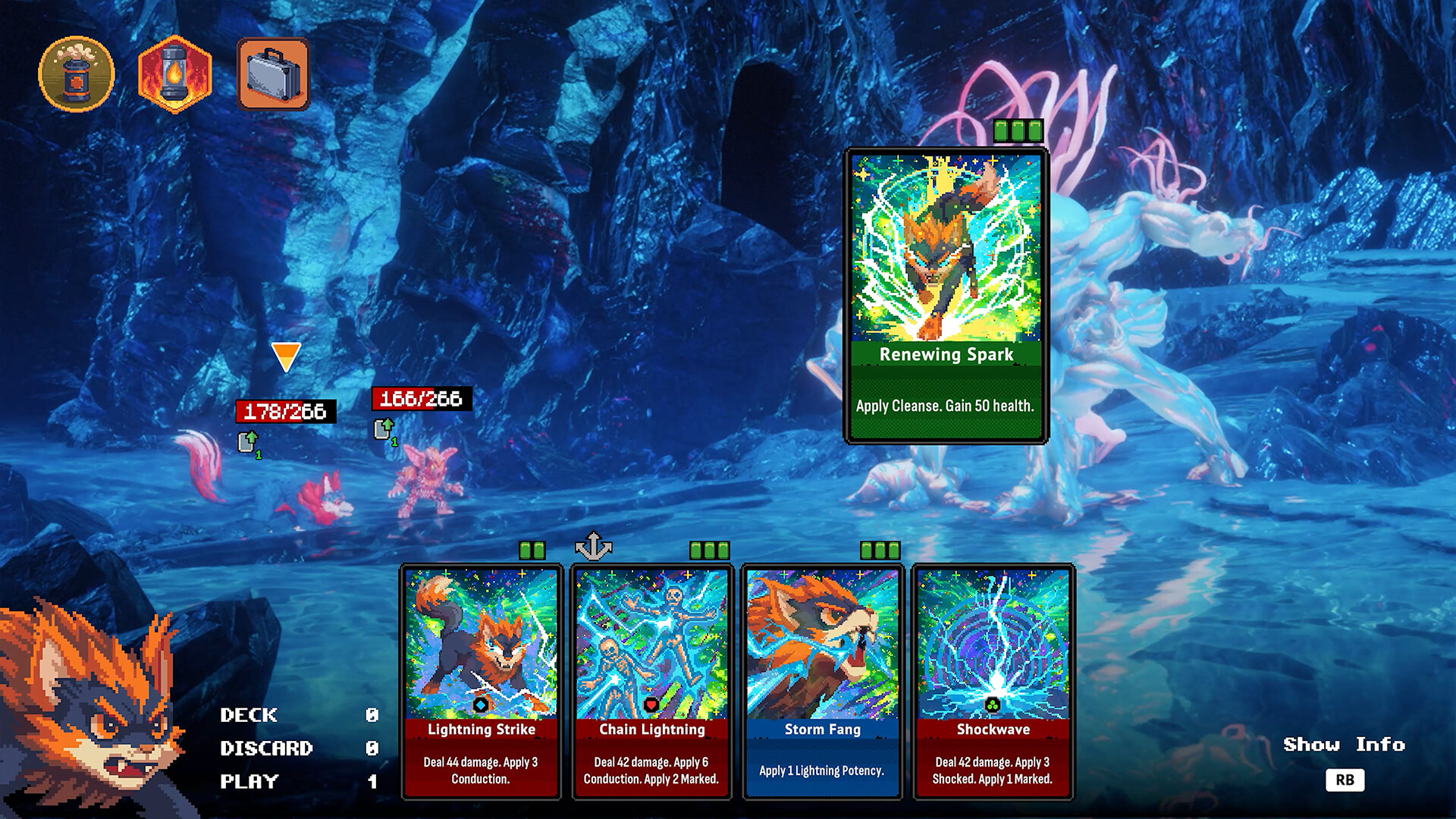
Task: Play the Chain Lightning card
Action: pos(651,681)
